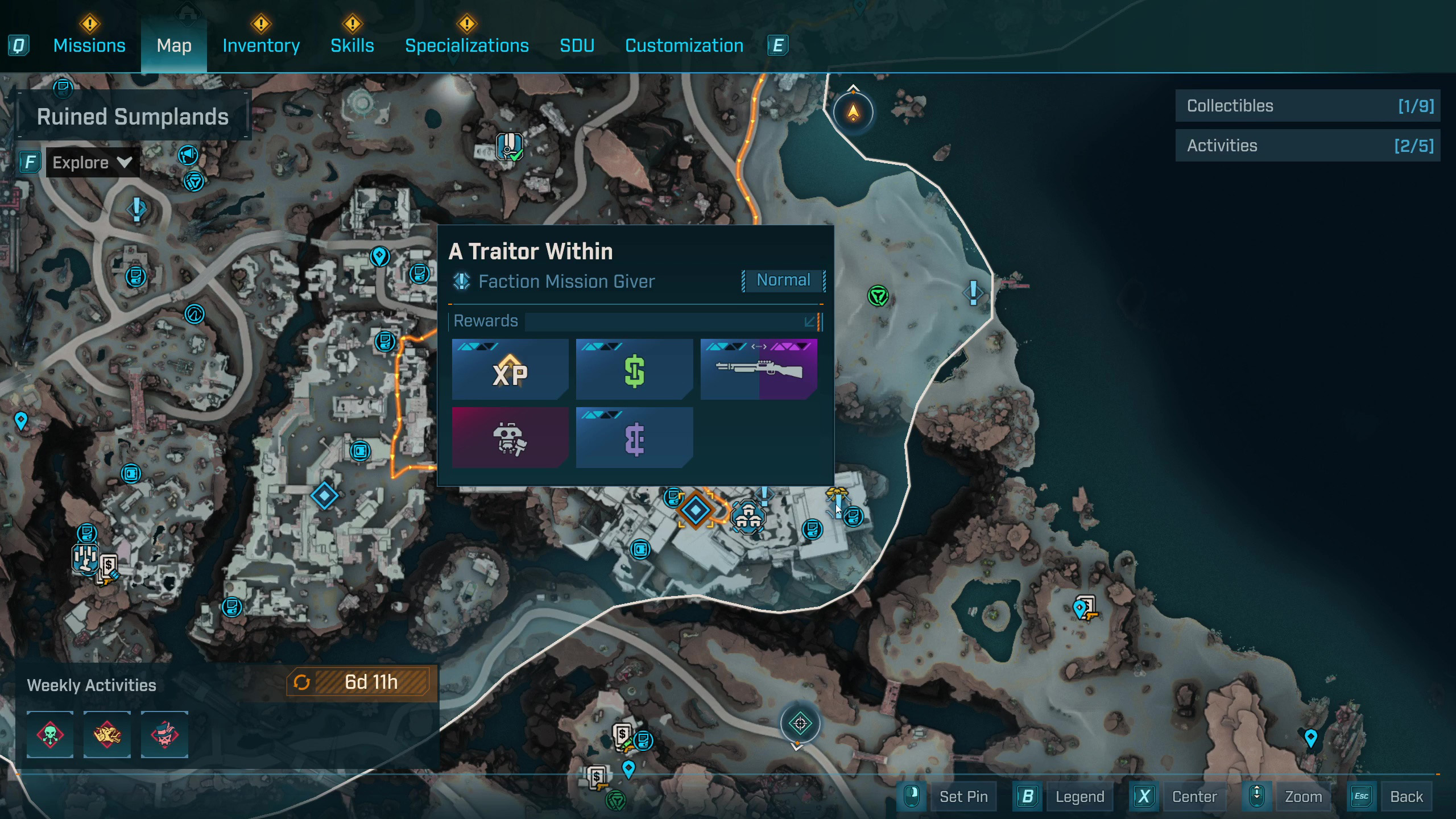1456x819 pixels.
Task: Open the Explore filter dropdown
Action: pos(92,163)
